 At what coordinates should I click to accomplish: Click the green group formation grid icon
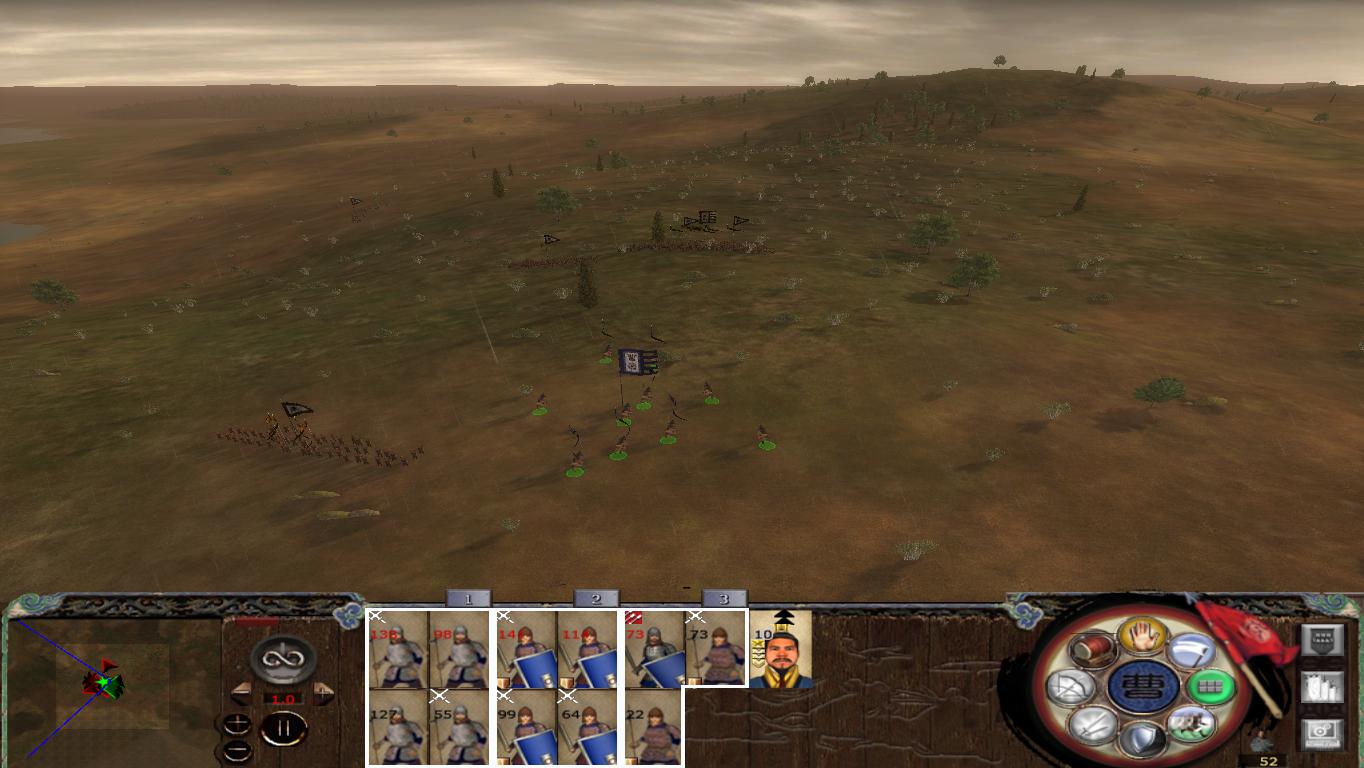pyautogui.click(x=1210, y=685)
